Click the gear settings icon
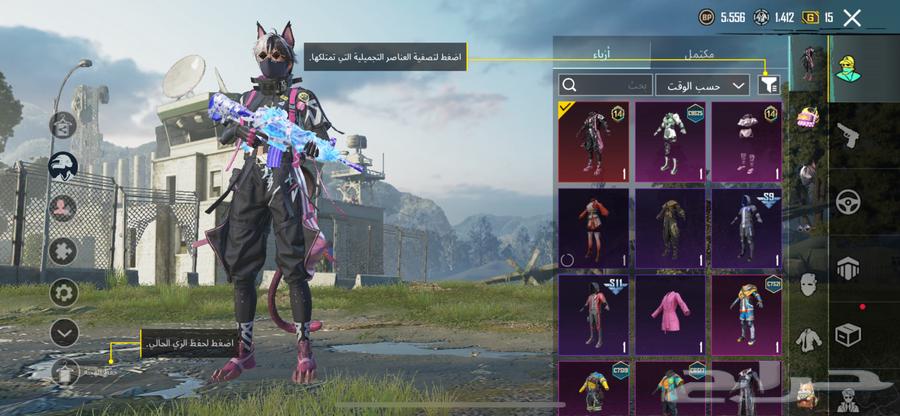This screenshot has height=416, width=900. coord(64,293)
